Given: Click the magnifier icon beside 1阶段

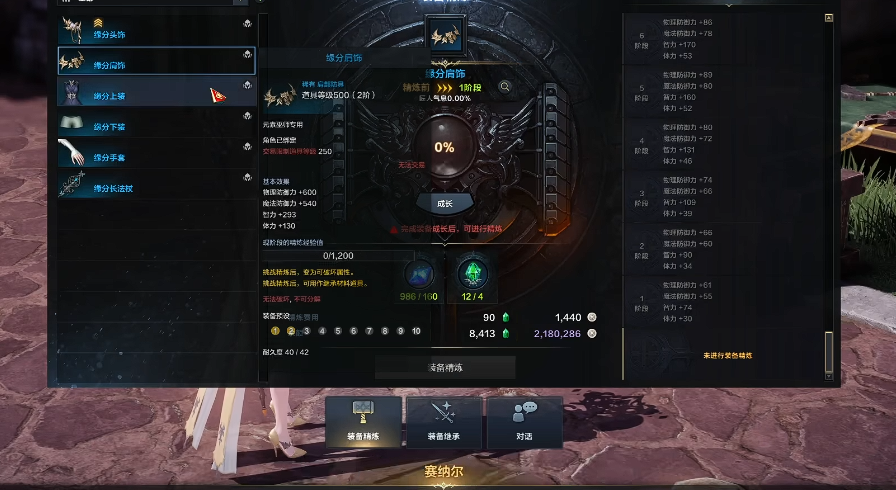Looking at the screenshot, I should [505, 87].
